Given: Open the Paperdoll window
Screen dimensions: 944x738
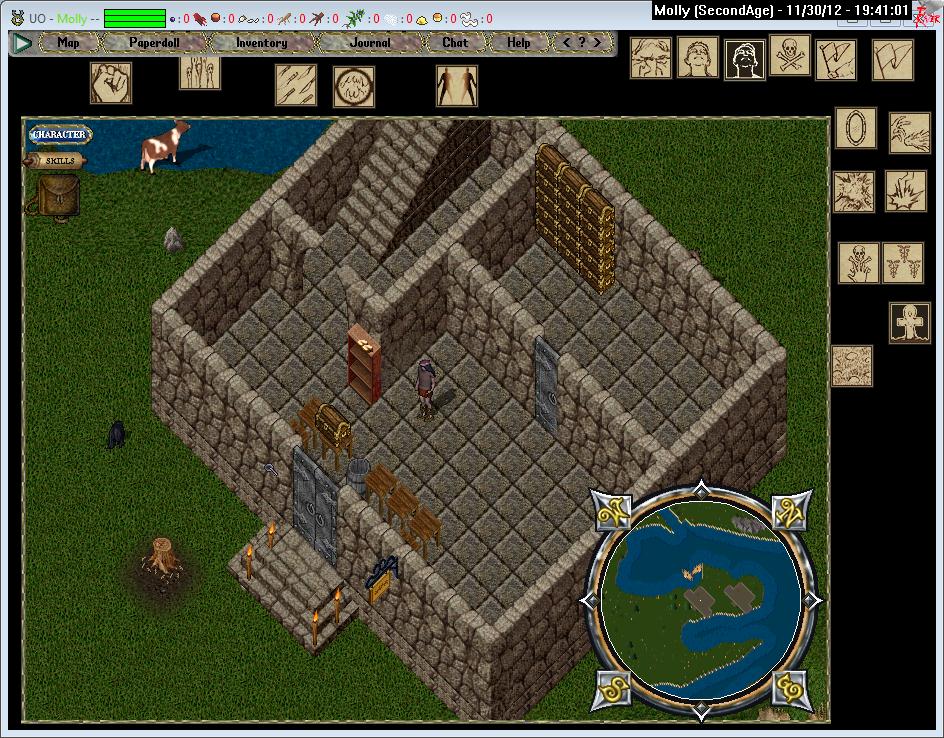Looking at the screenshot, I should point(153,43).
